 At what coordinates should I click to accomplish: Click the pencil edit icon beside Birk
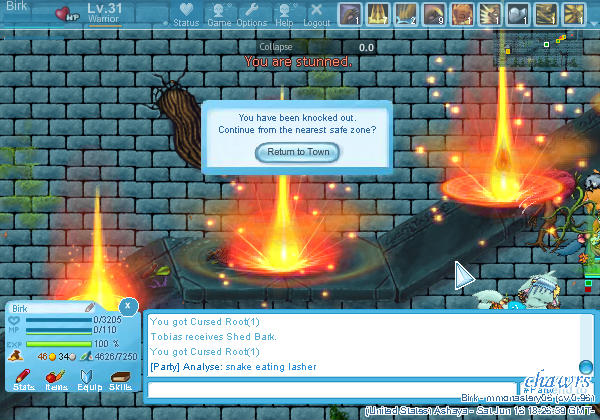(89, 307)
